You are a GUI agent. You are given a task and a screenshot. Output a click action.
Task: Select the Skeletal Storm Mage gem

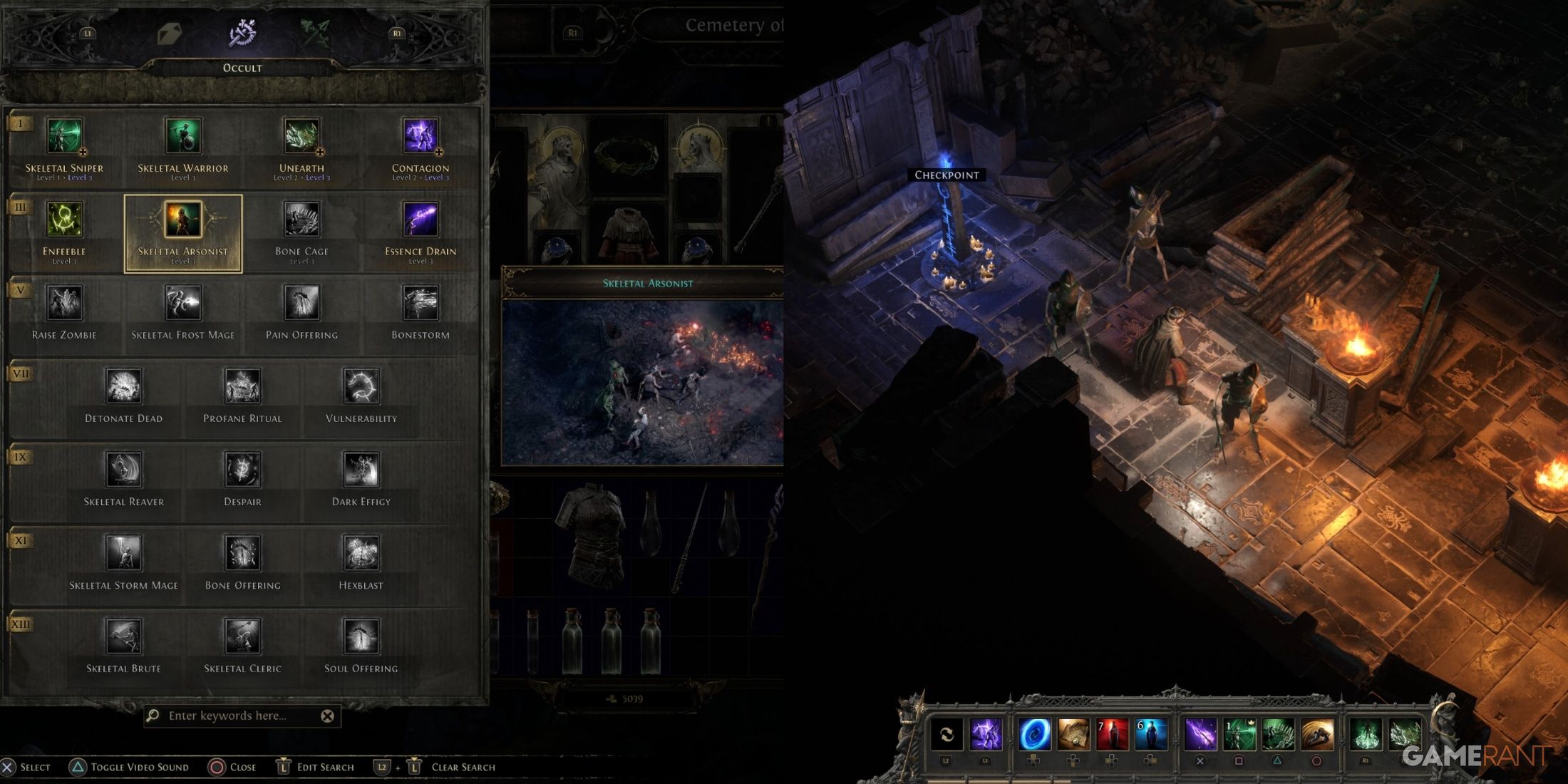click(x=123, y=551)
